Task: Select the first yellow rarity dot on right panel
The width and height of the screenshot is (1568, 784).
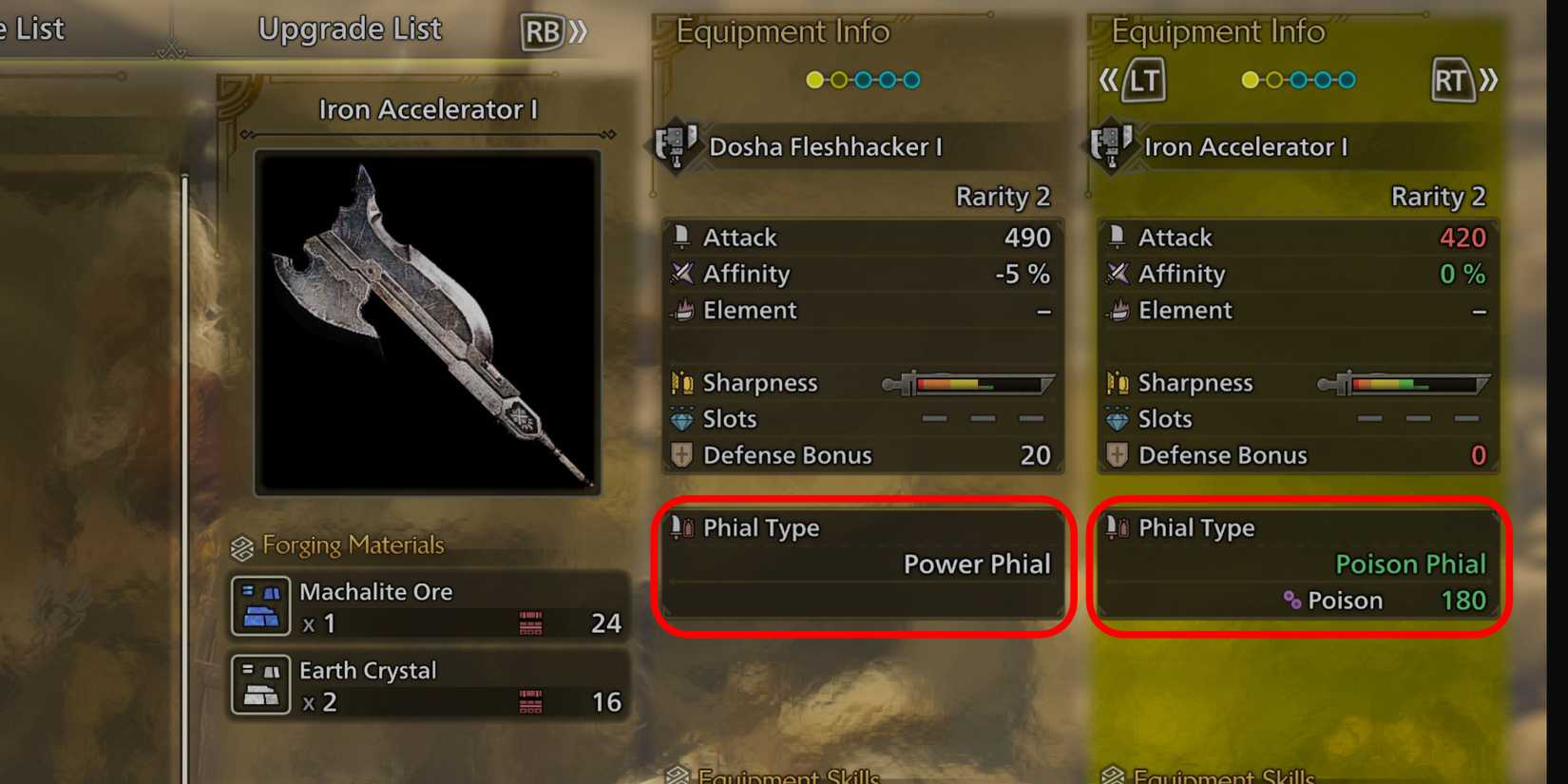Action: (x=1251, y=80)
